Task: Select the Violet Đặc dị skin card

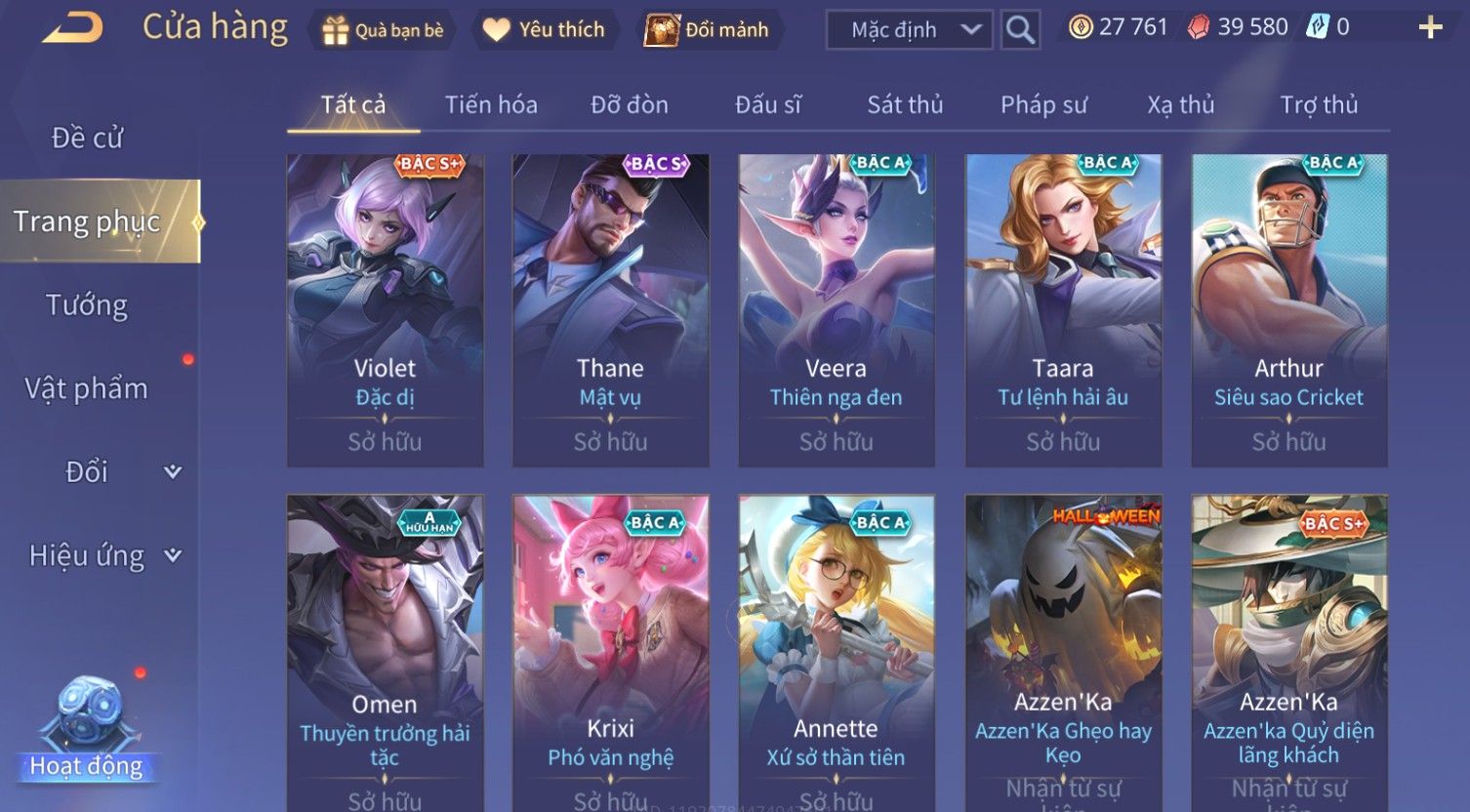Action: (385, 309)
